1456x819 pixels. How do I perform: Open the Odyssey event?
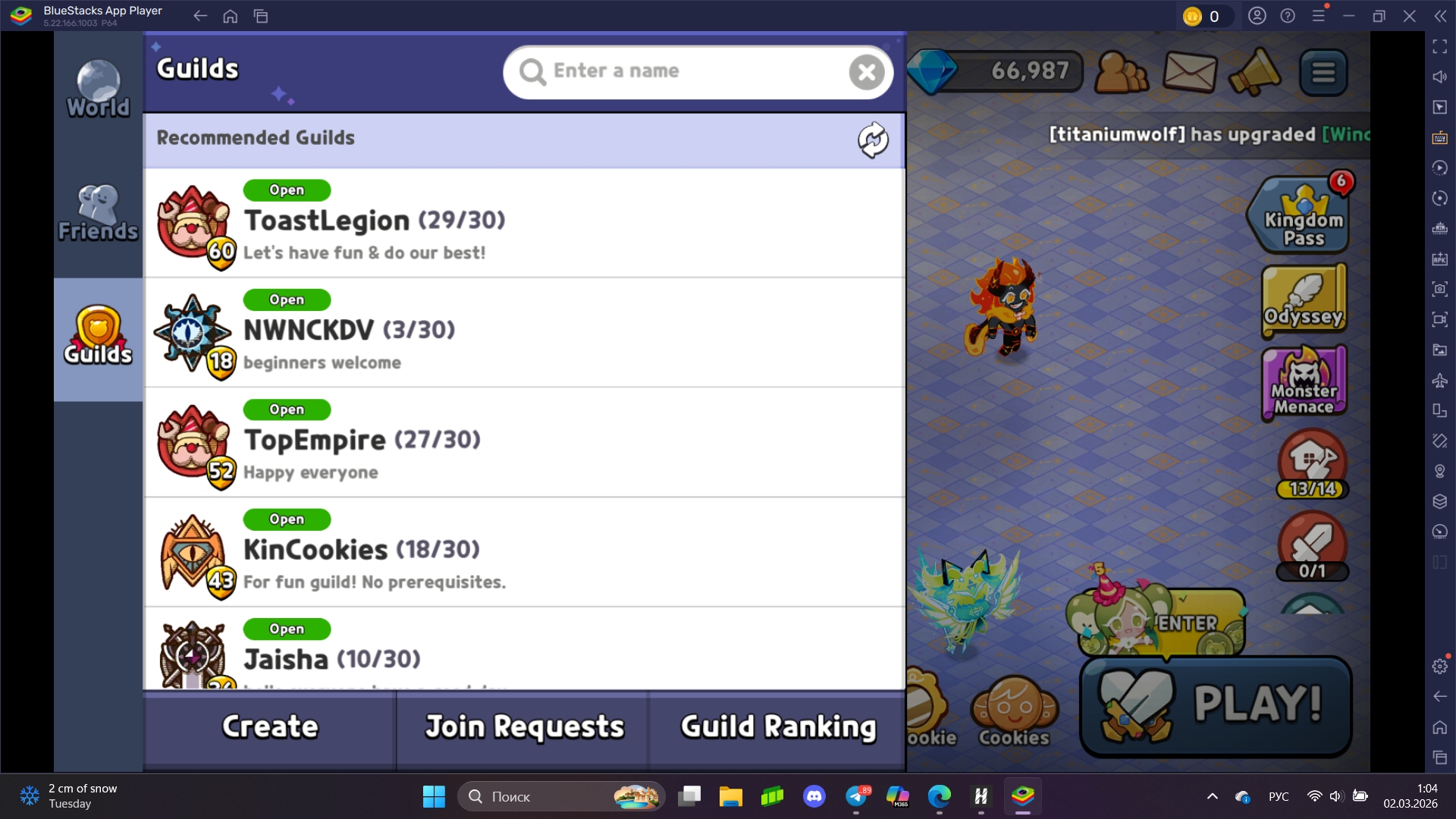pyautogui.click(x=1303, y=302)
